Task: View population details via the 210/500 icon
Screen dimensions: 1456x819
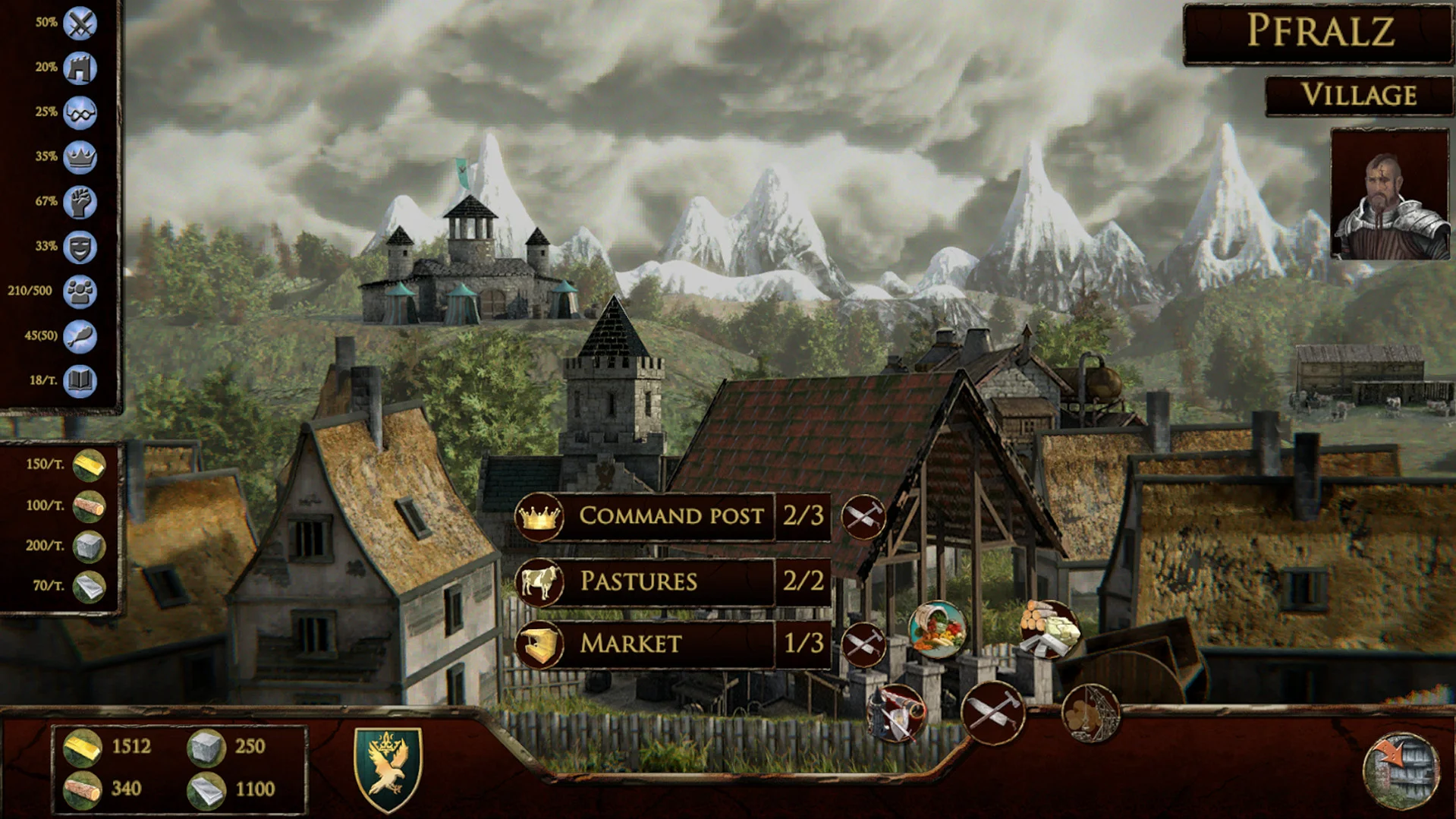Action: (x=79, y=291)
